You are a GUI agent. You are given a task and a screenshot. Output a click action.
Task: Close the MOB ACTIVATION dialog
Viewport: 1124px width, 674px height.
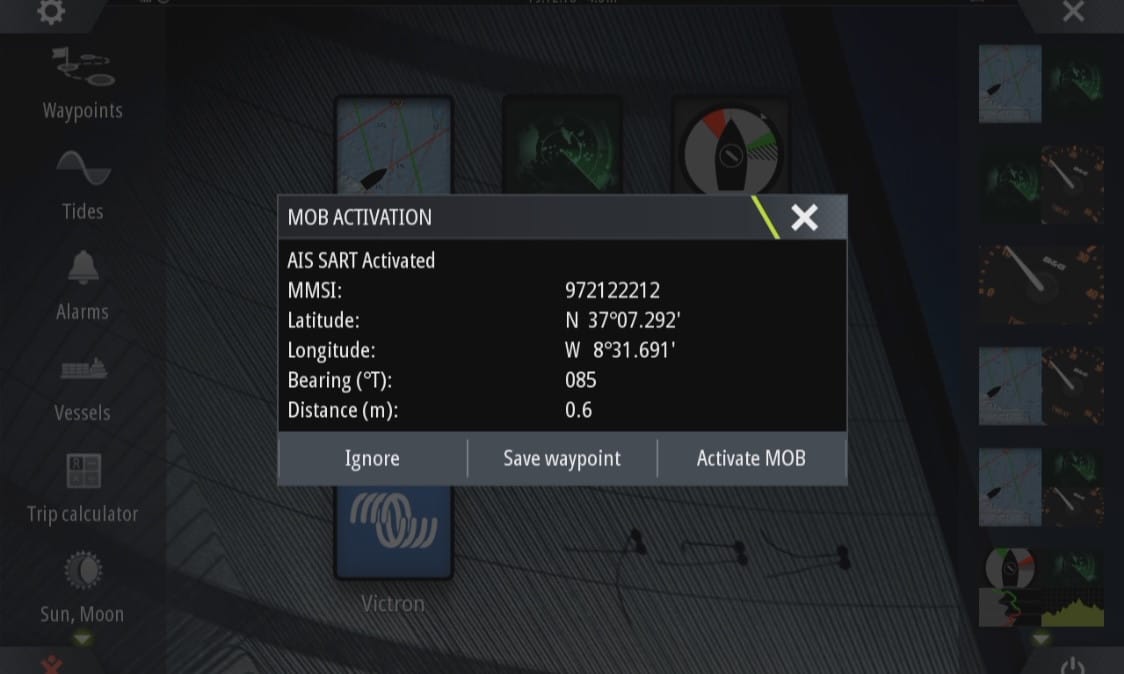[804, 218]
